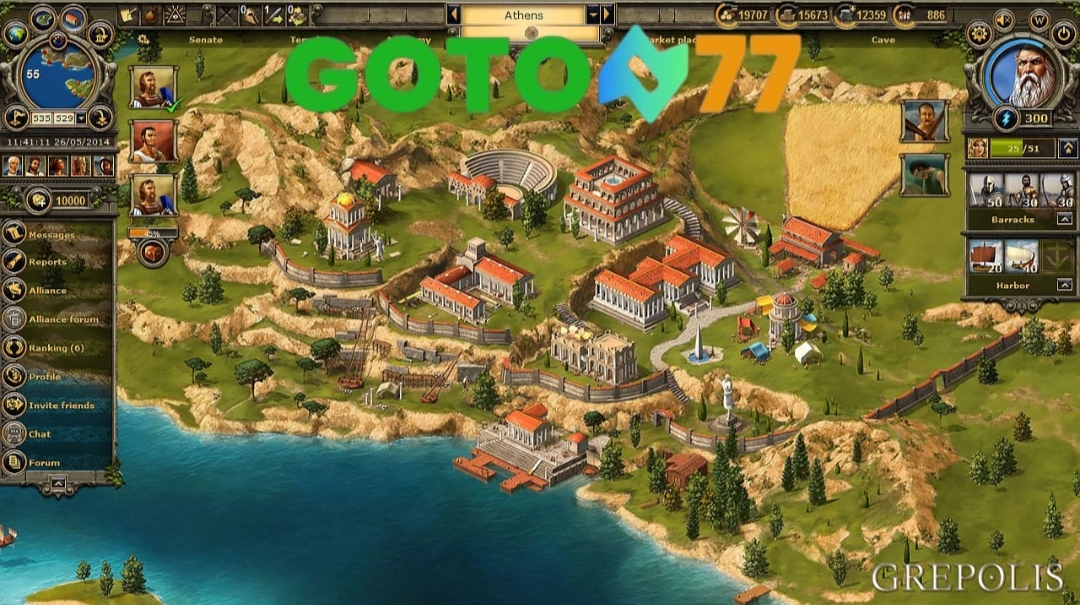Open the Messages menu entry
The height and width of the screenshot is (605, 1080).
[x=50, y=234]
